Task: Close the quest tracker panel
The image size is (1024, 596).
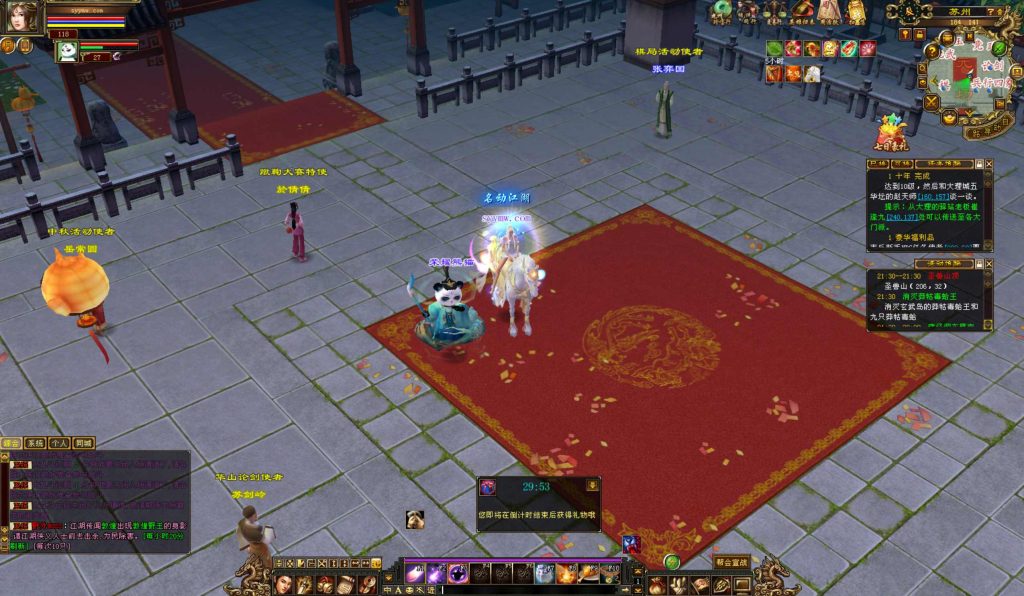Action: click(989, 163)
